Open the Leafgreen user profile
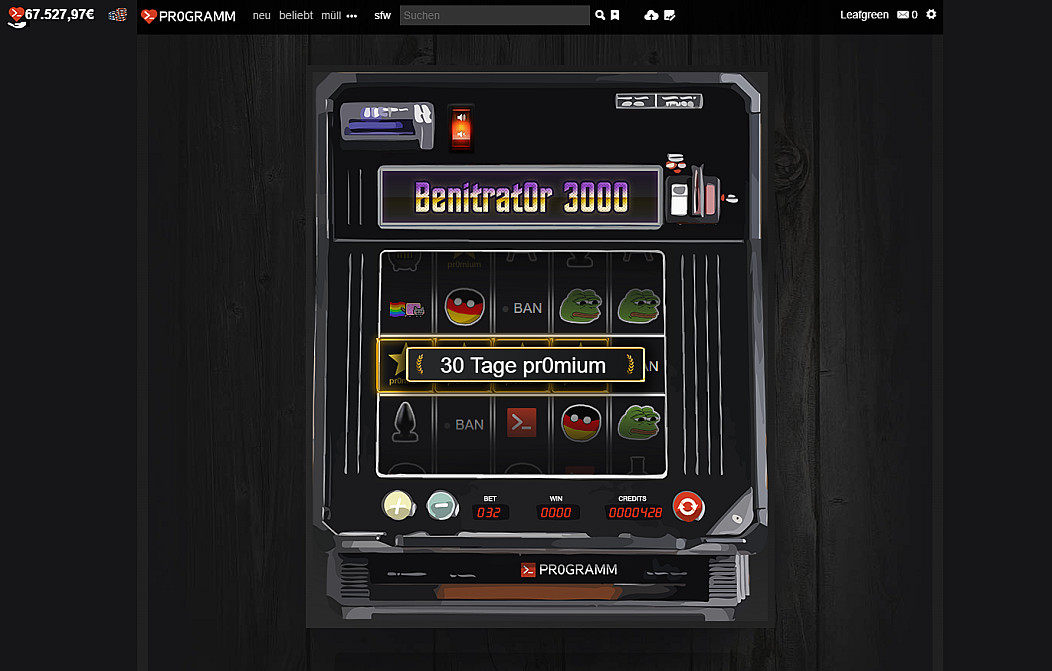1052x671 pixels. [864, 15]
